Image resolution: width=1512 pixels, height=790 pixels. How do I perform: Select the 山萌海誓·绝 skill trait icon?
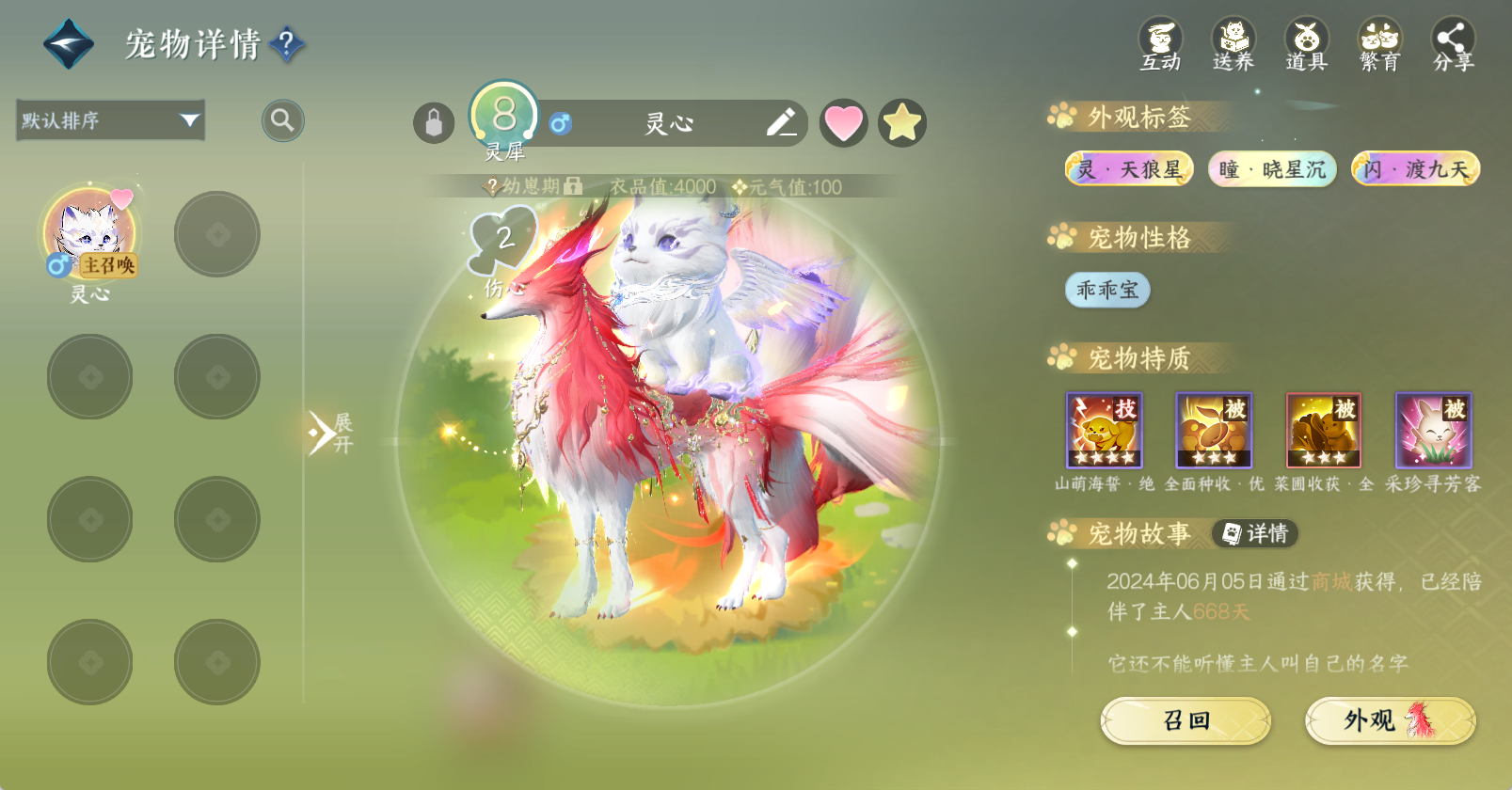coord(1104,431)
